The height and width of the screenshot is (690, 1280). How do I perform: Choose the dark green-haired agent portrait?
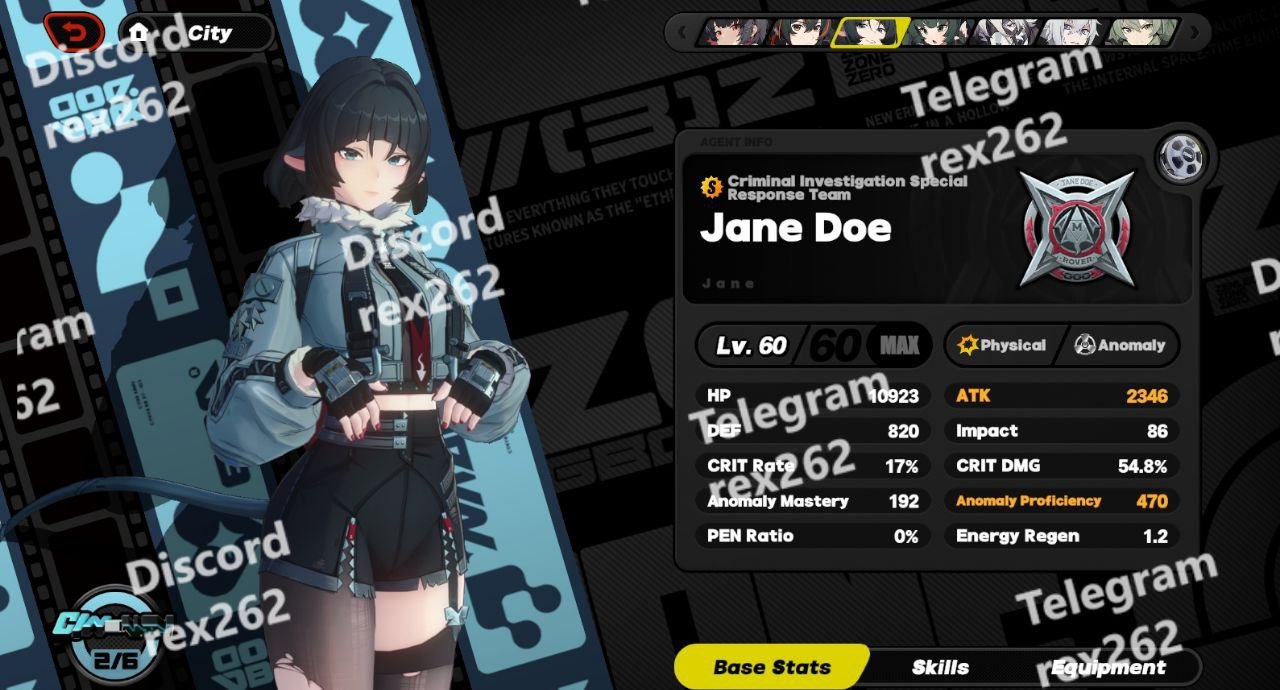click(x=936, y=32)
